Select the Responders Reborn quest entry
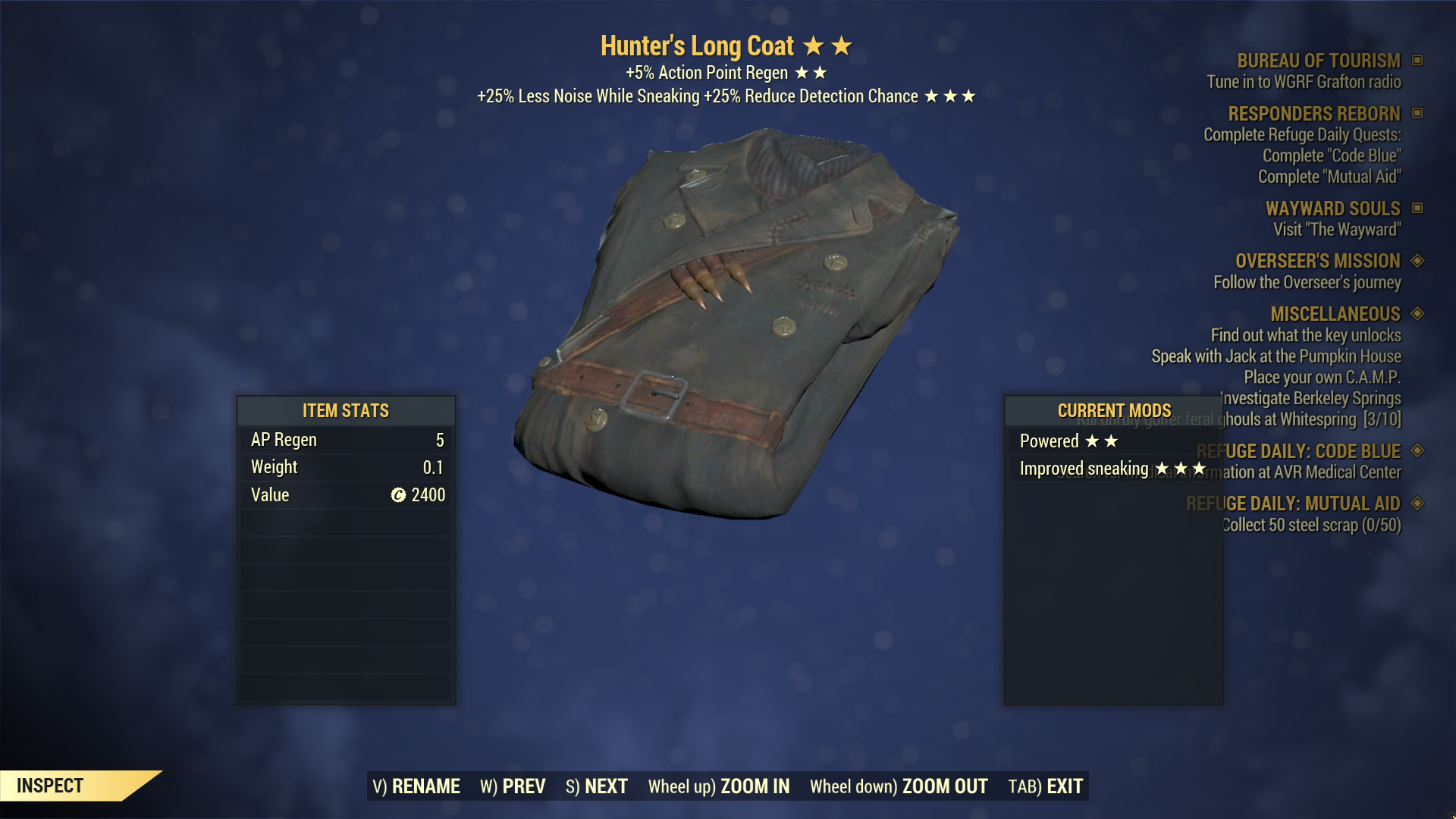 click(1313, 114)
